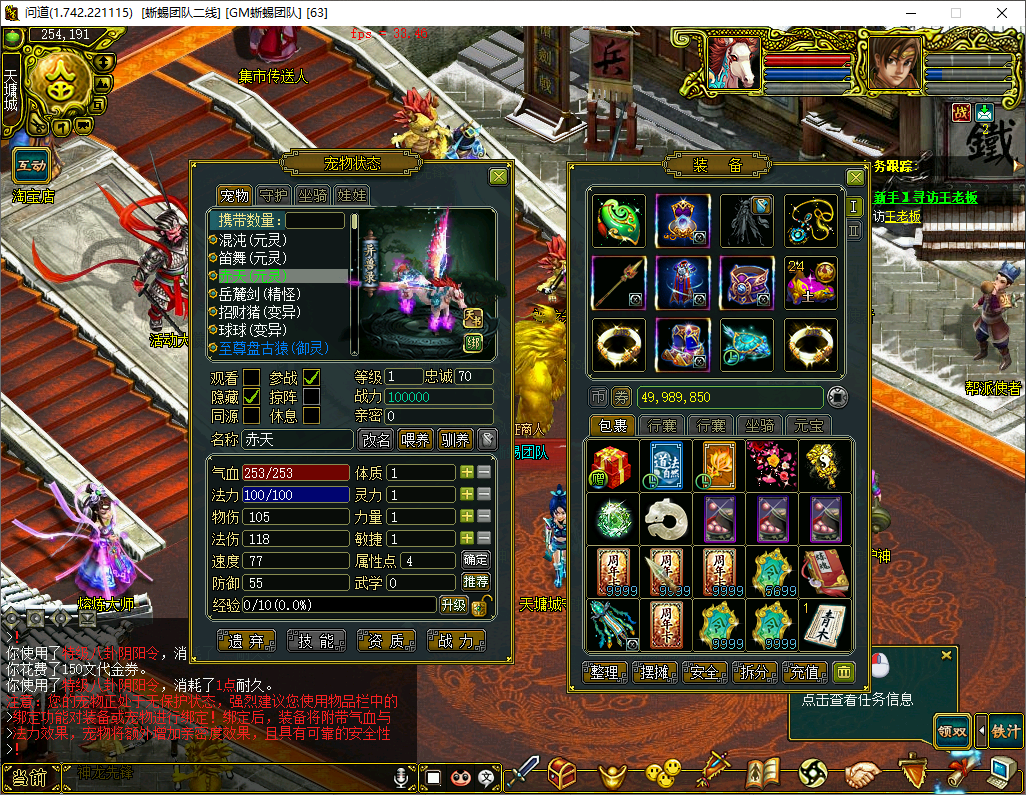Image resolution: width=1026 pixels, height=795 pixels.
Task: Abandon pet with the 遗弃 button
Action: [246, 641]
